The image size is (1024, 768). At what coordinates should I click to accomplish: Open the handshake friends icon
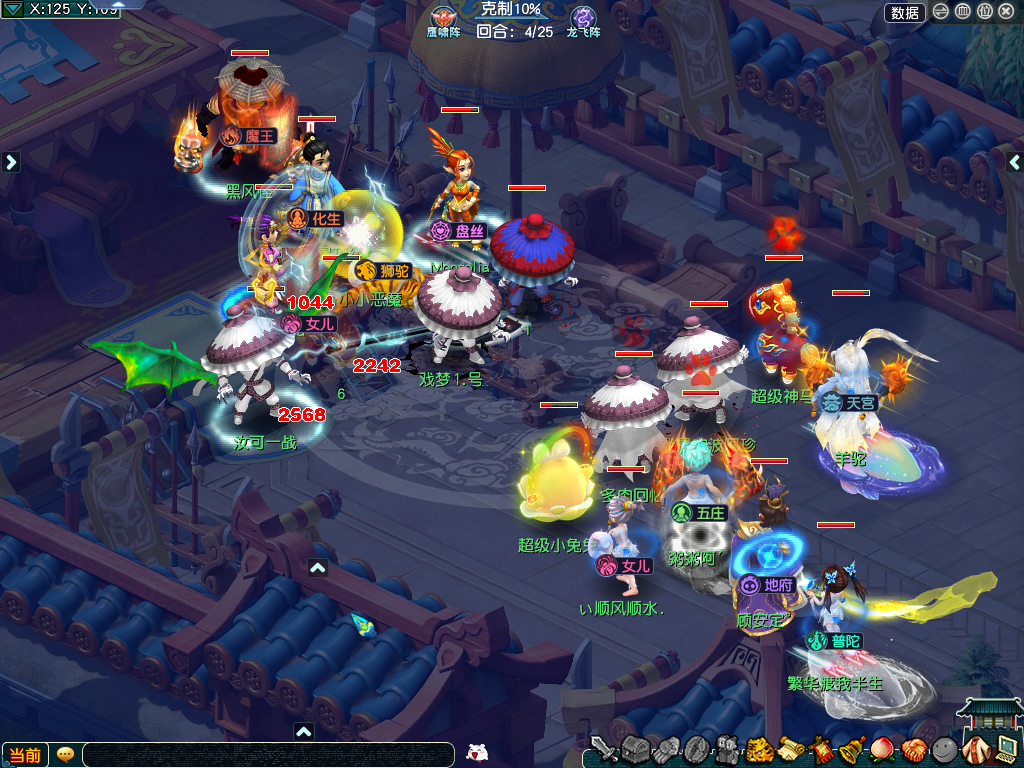[x=914, y=749]
